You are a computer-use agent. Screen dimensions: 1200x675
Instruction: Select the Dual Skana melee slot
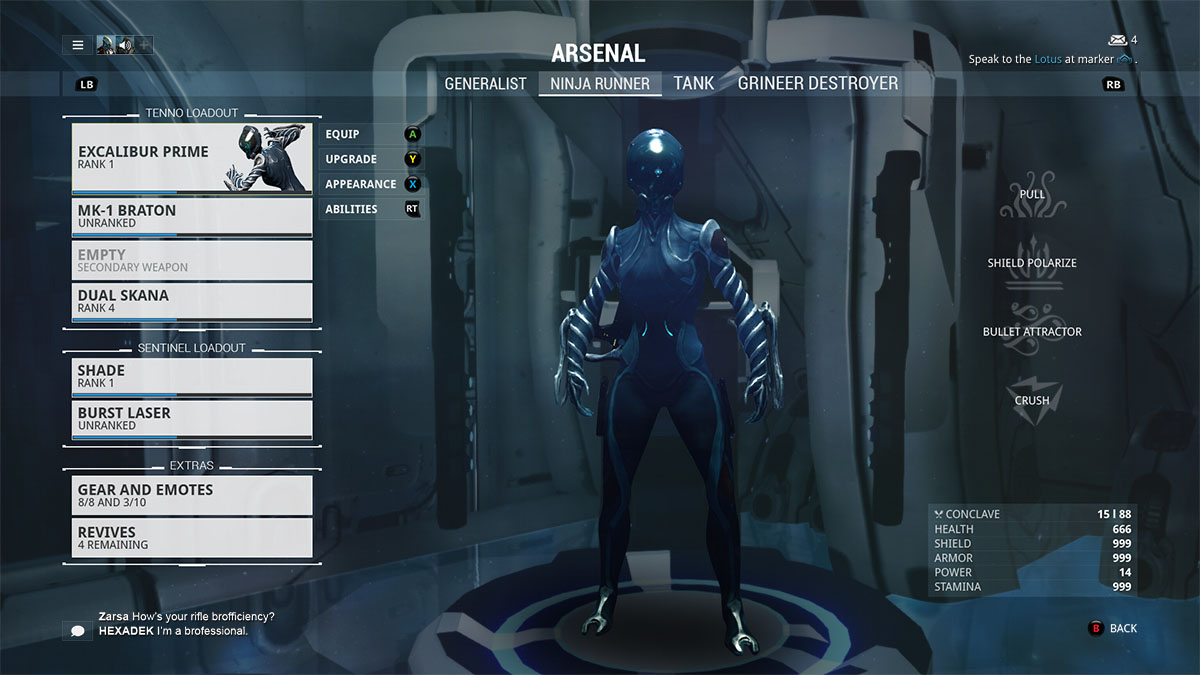[x=192, y=302]
